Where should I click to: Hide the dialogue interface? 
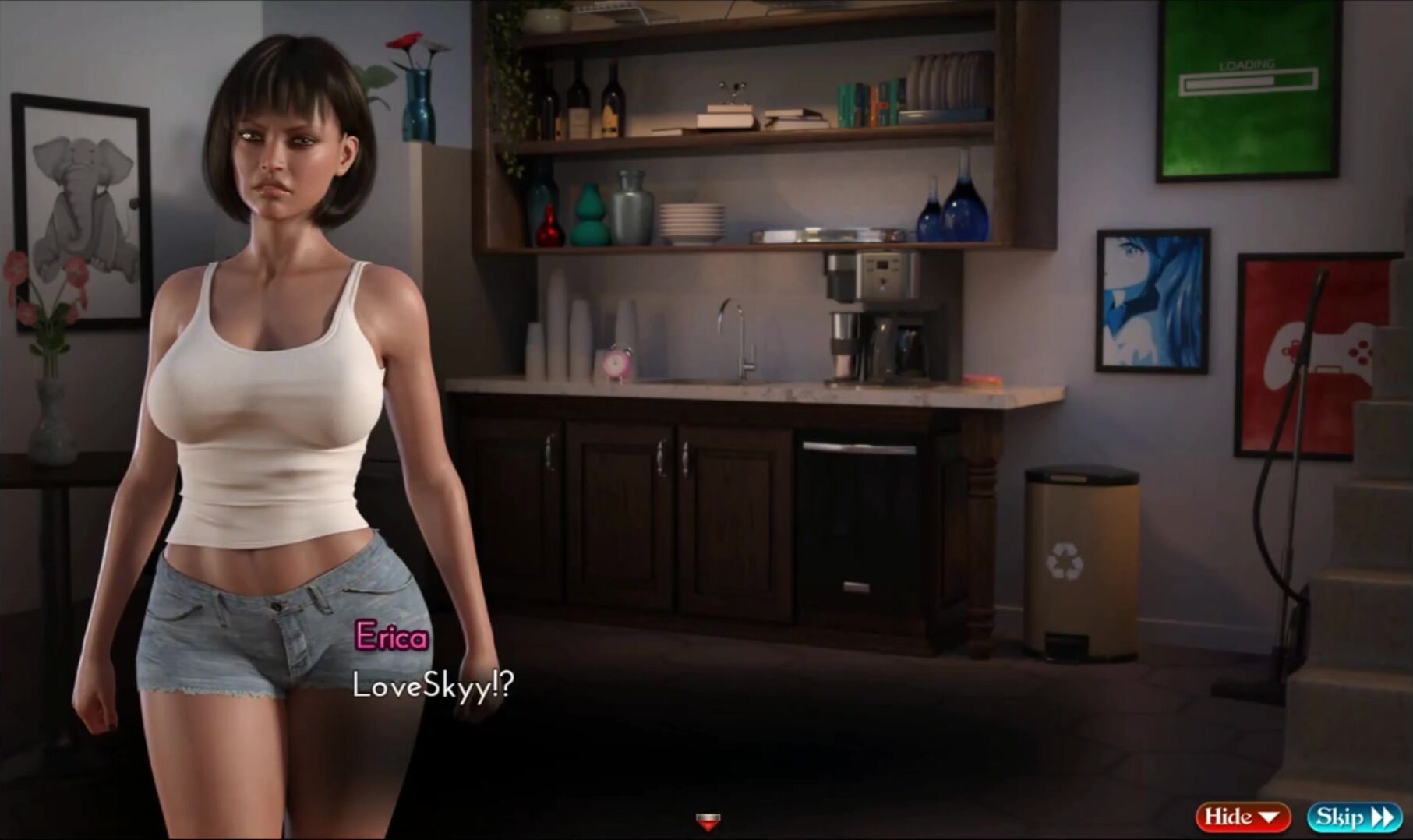click(x=1242, y=817)
